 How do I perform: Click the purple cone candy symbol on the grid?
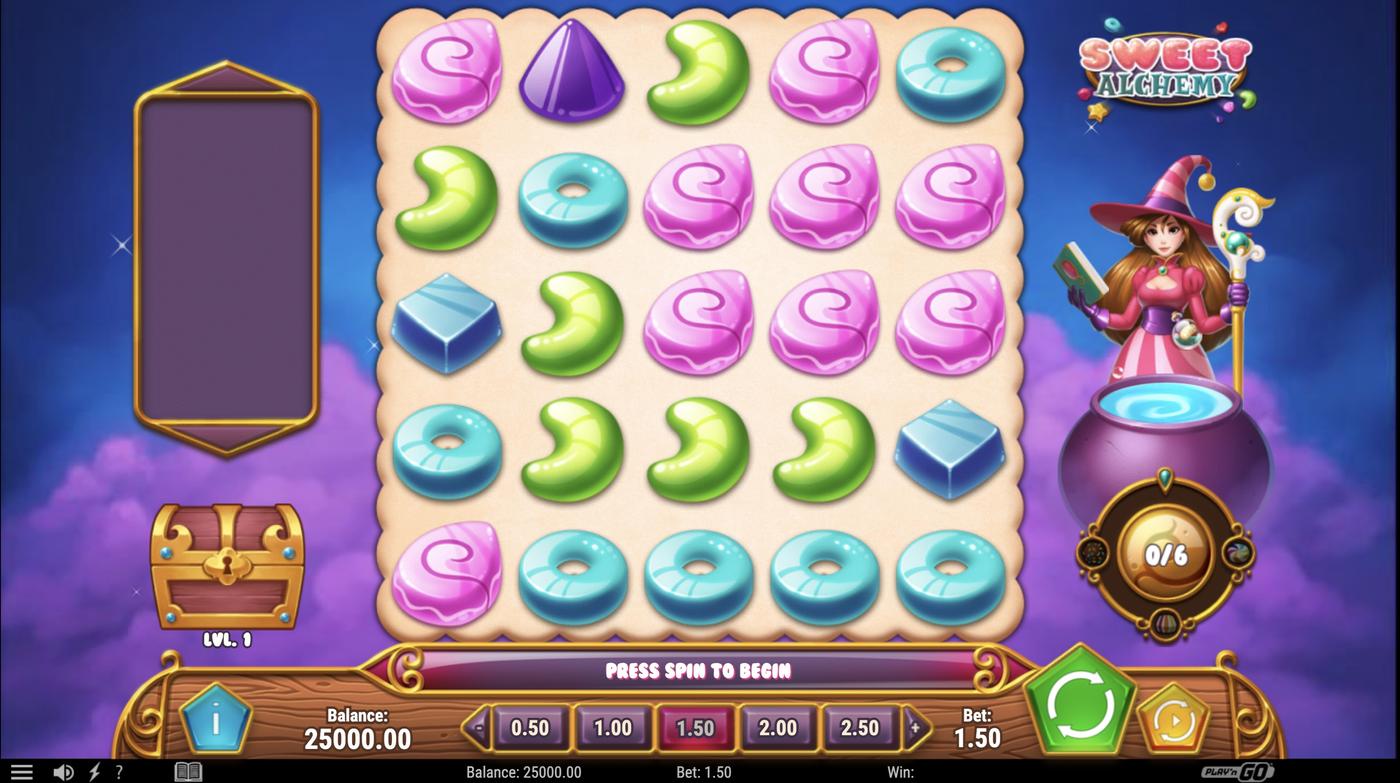[x=571, y=75]
